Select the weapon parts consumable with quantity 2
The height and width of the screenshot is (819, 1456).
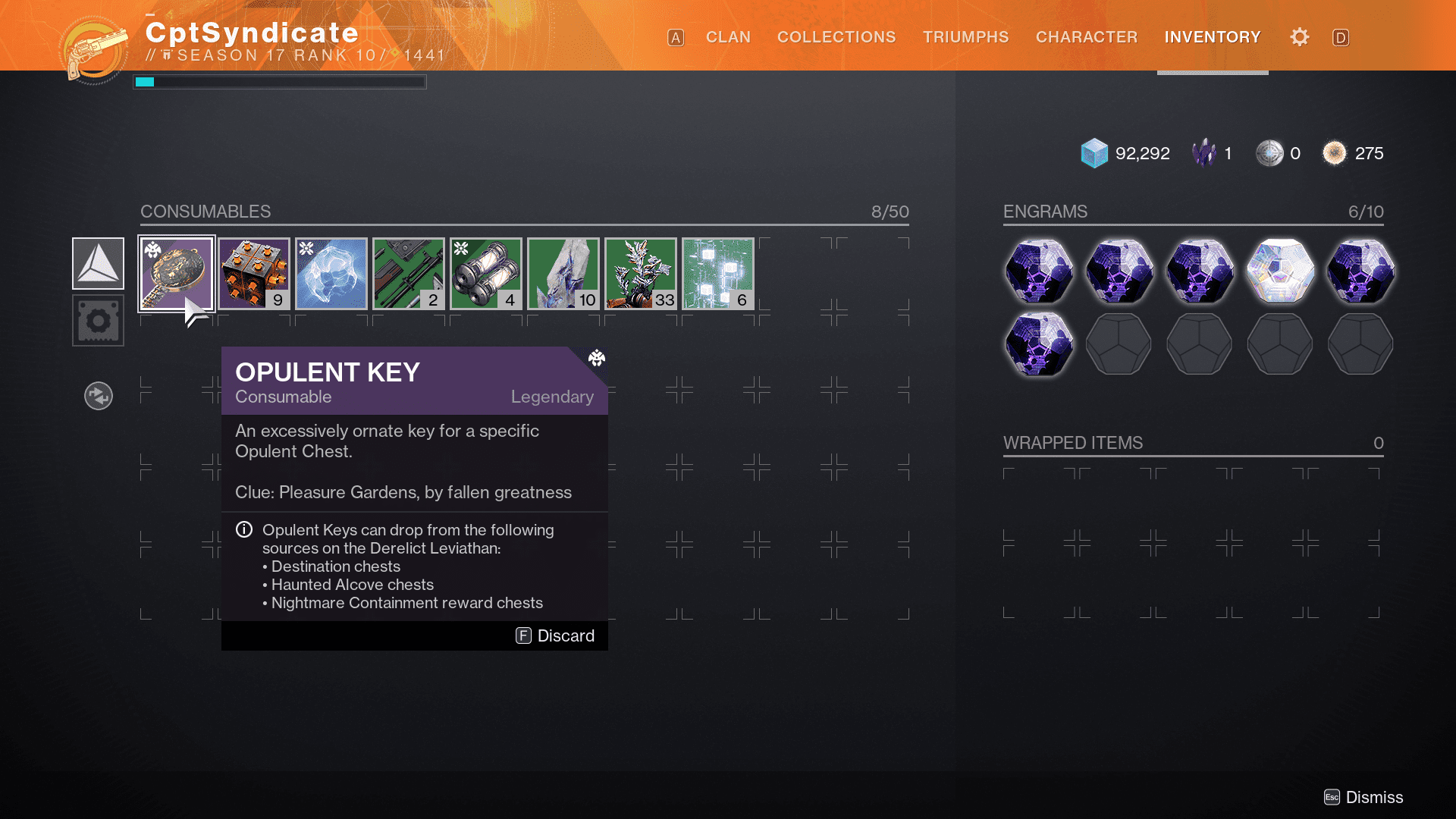coord(409,273)
